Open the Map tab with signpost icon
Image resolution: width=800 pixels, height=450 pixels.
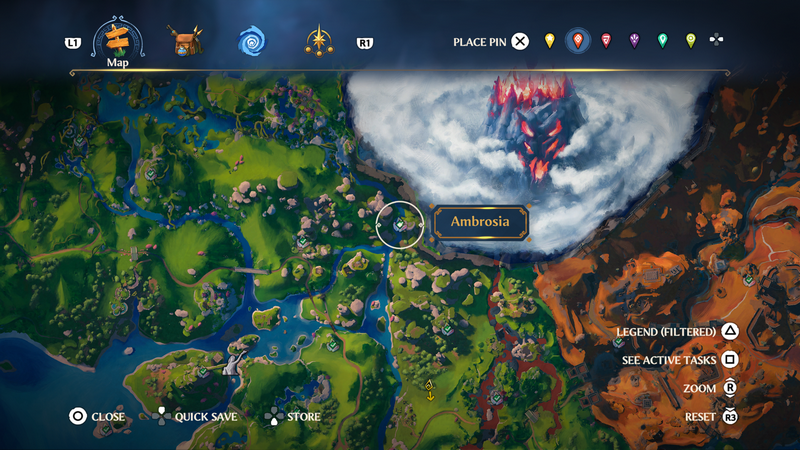tap(118, 41)
